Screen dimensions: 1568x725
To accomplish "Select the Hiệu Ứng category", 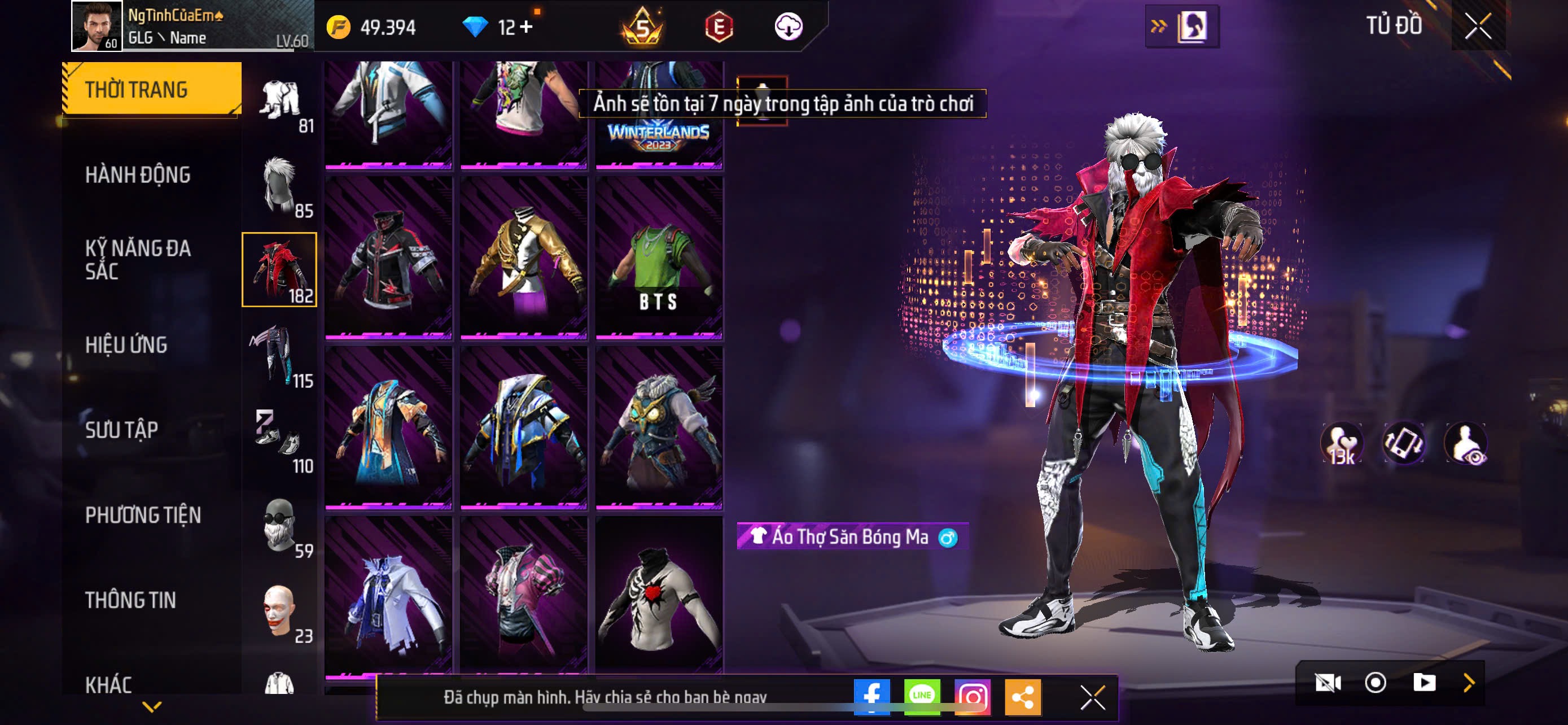I will 126,344.
